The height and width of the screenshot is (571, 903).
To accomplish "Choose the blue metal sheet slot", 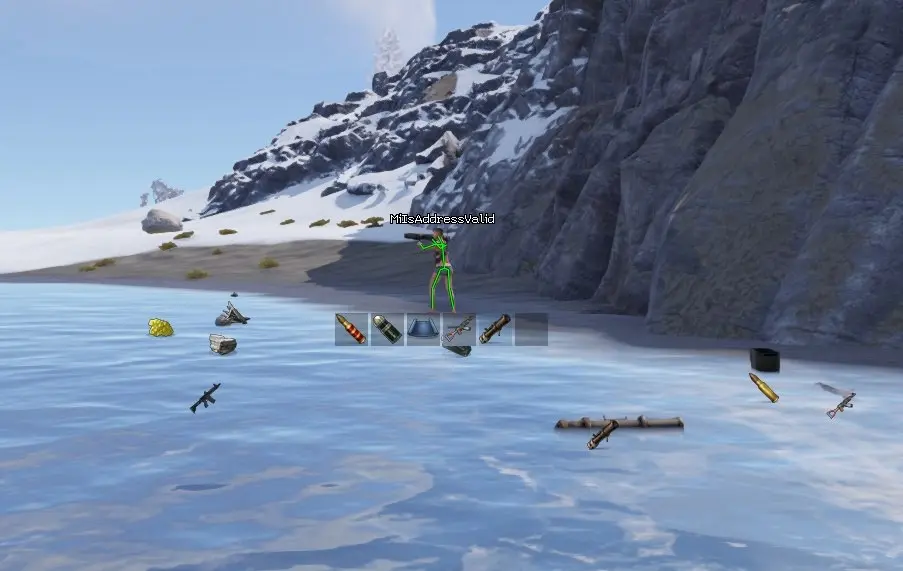I will coord(423,329).
